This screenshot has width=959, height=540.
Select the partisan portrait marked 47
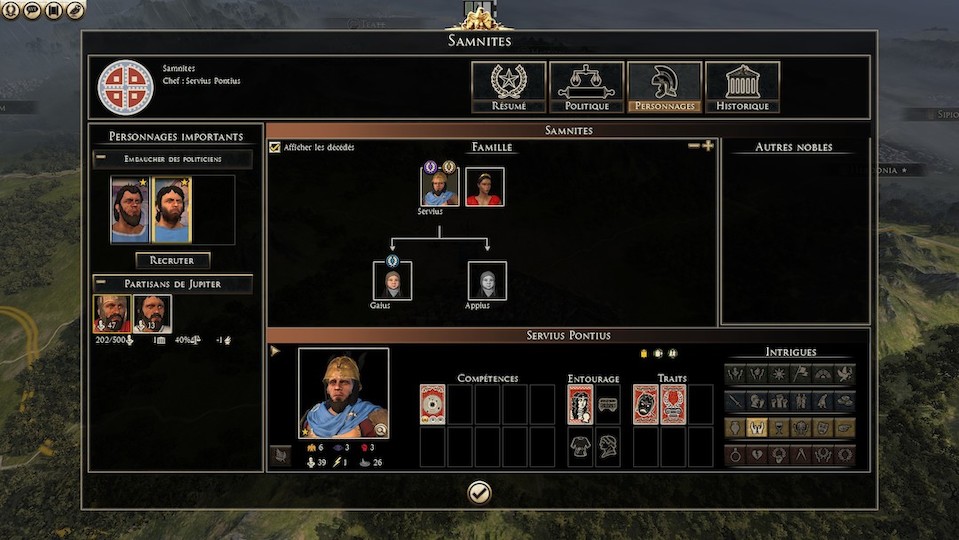pyautogui.click(x=112, y=313)
